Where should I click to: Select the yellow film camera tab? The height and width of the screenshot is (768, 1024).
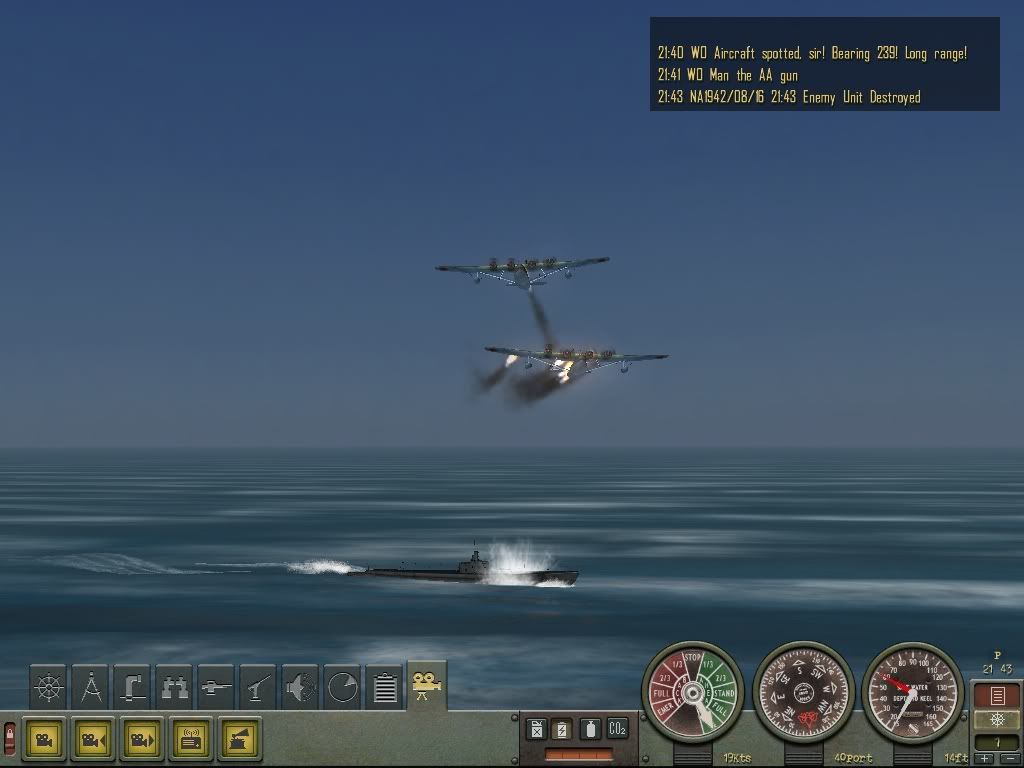tap(427, 686)
